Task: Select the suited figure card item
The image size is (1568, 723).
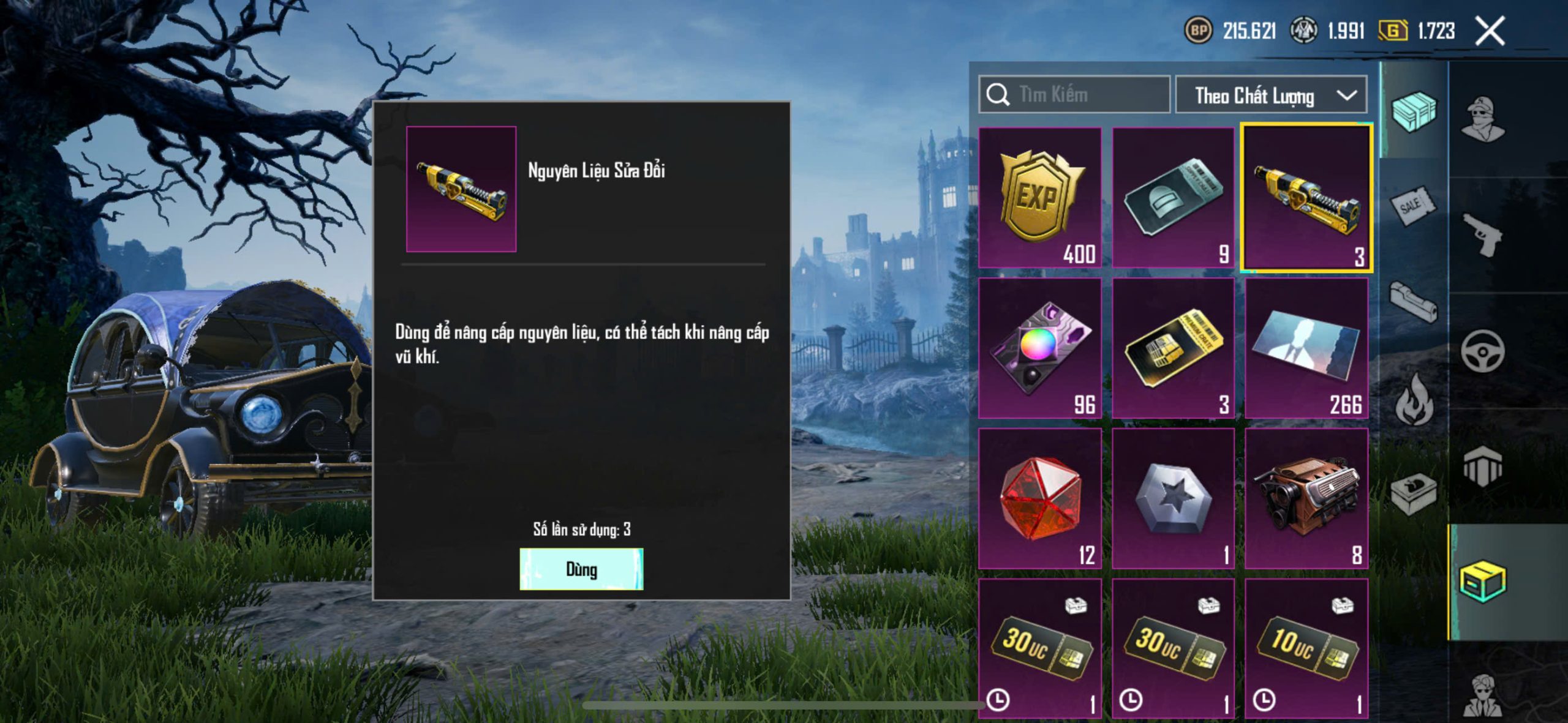Action: coord(1306,348)
